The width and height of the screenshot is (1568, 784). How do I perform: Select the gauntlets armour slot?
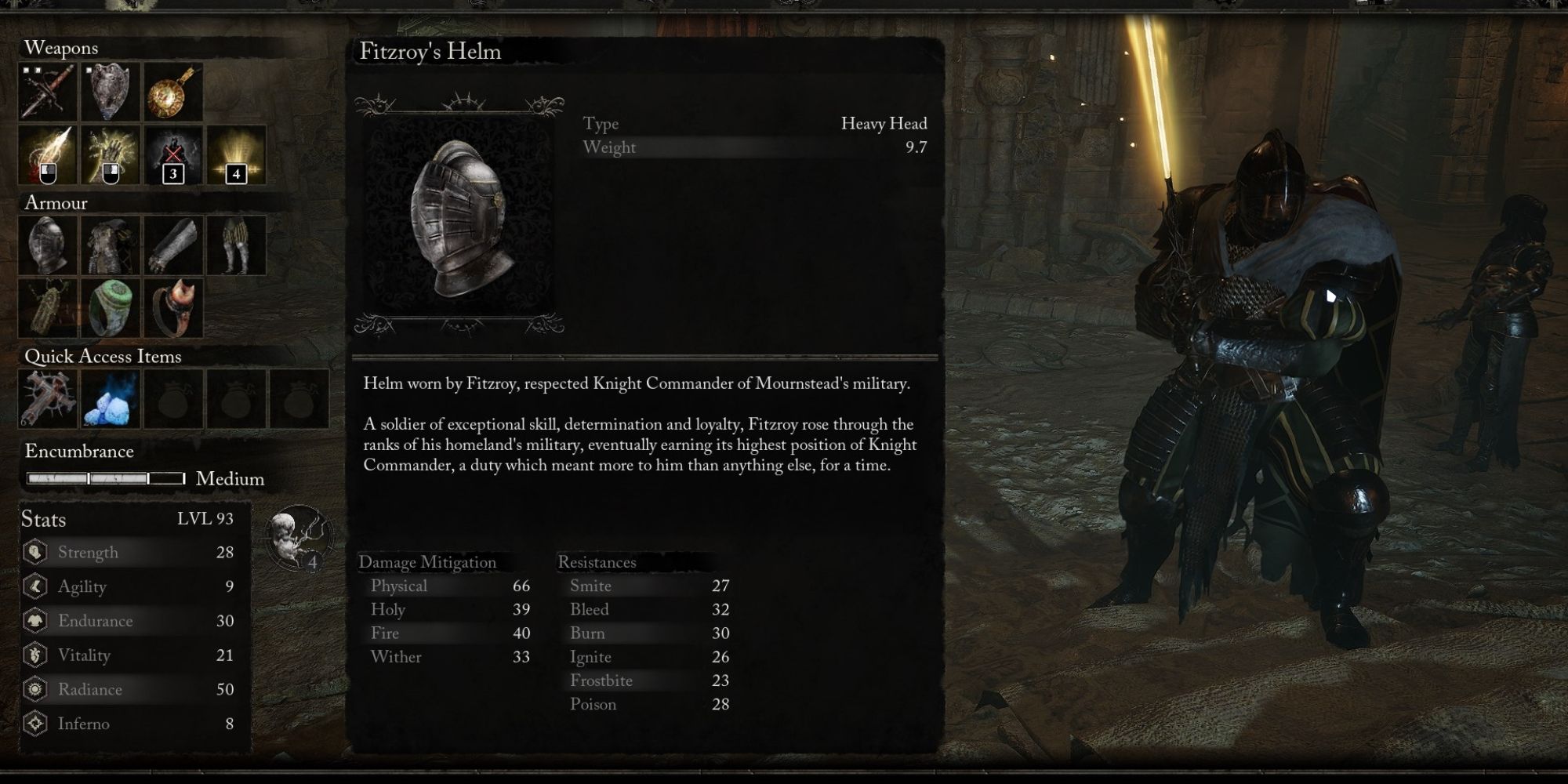click(172, 245)
